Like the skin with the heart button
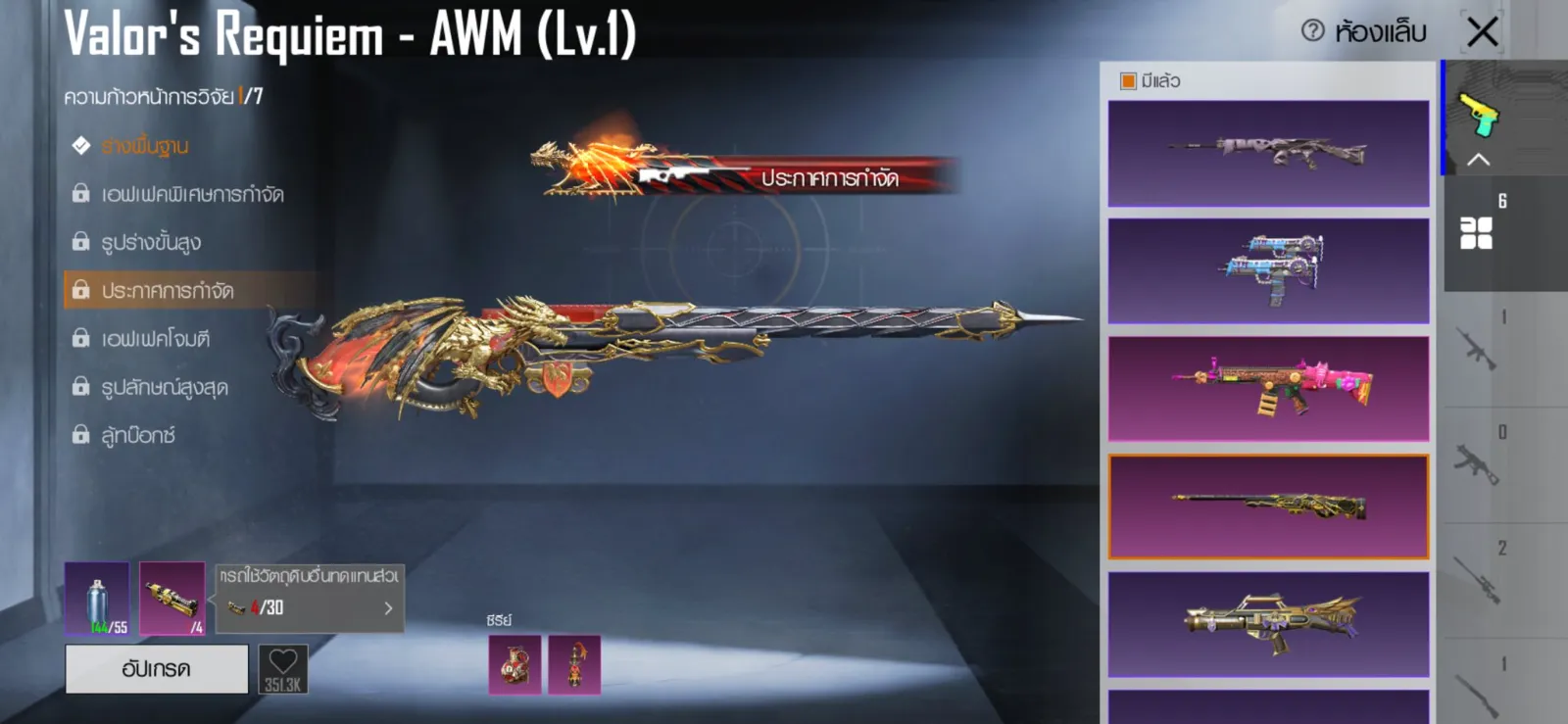1568x724 pixels. (x=283, y=668)
